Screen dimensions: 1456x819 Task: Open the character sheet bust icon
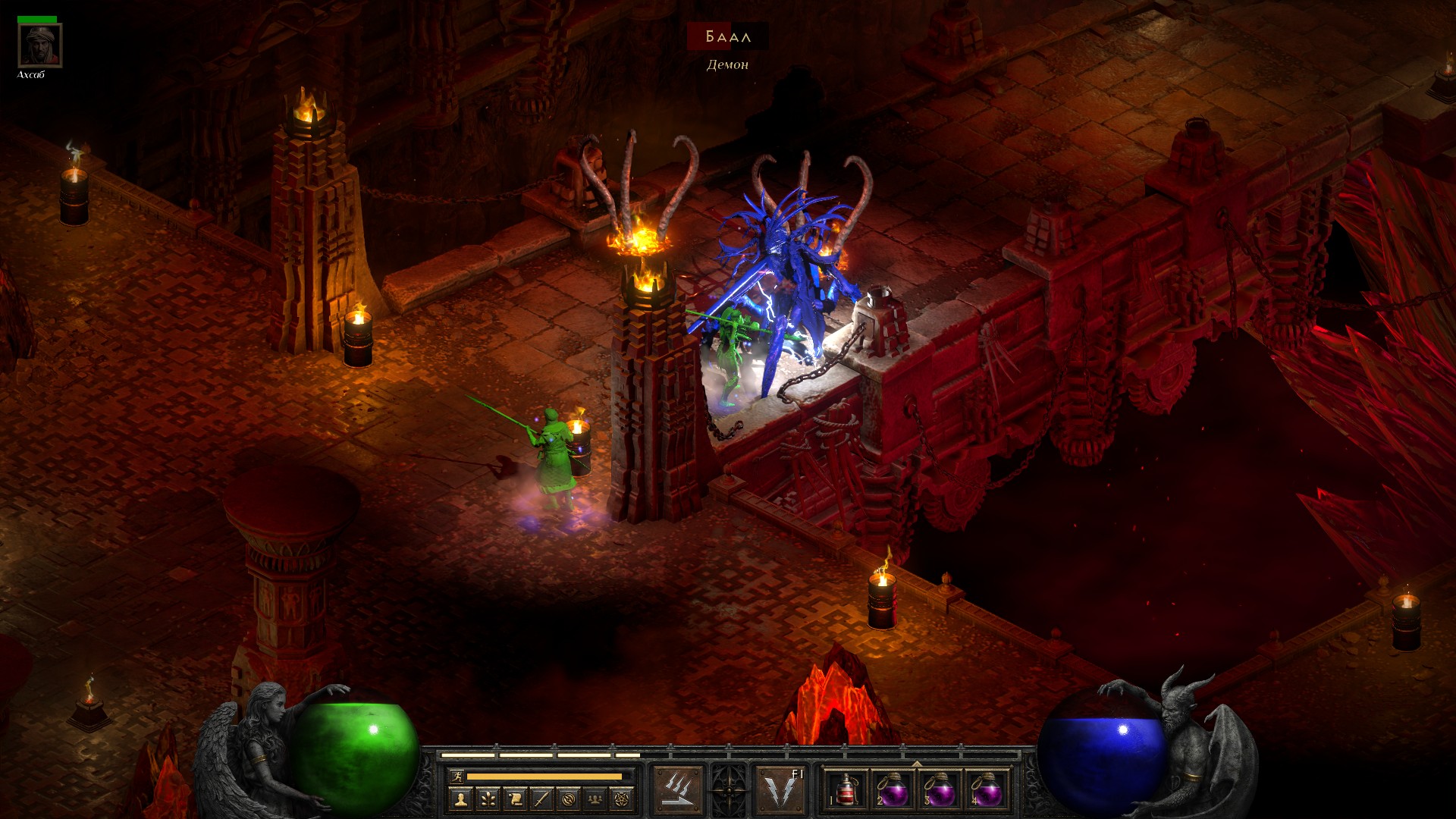(x=461, y=799)
